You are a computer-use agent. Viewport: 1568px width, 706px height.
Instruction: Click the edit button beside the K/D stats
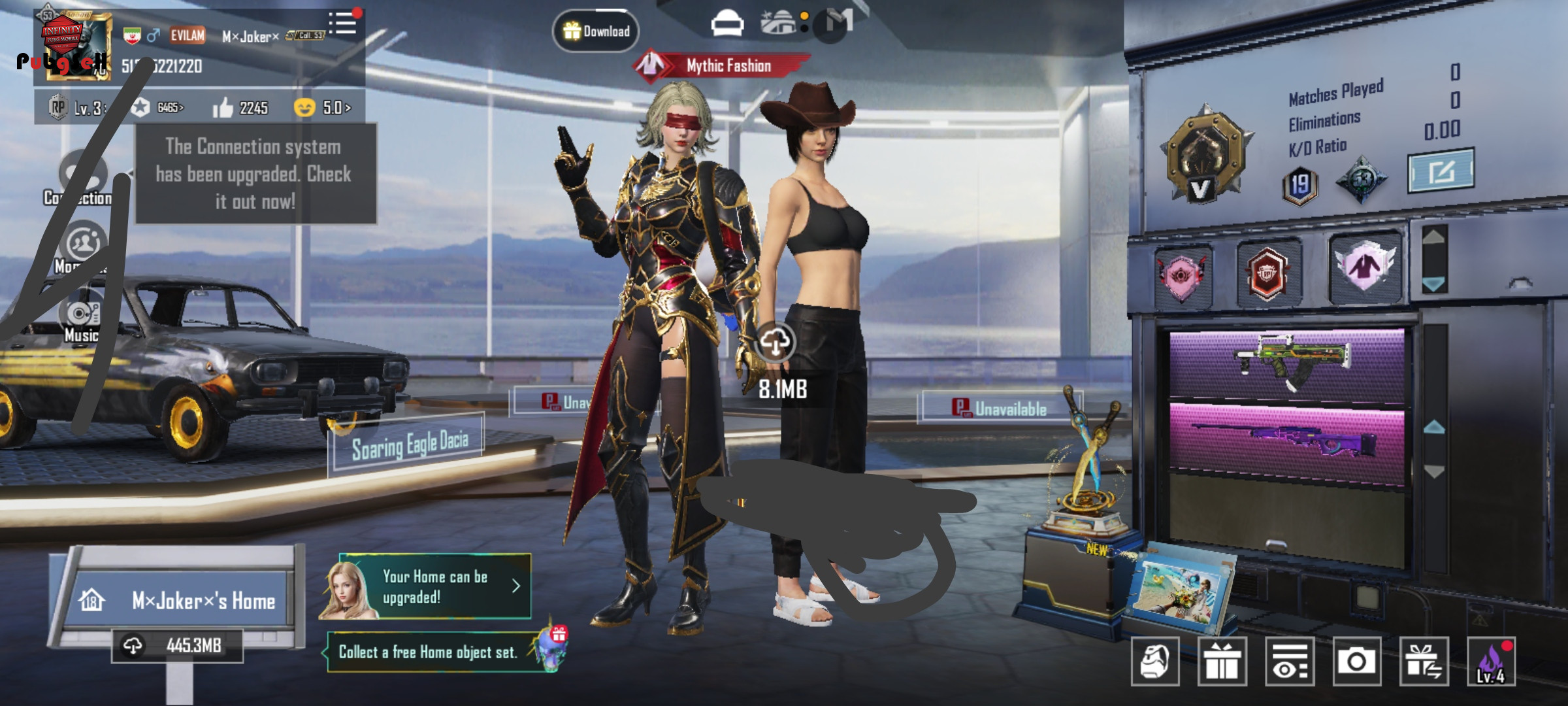(1441, 171)
